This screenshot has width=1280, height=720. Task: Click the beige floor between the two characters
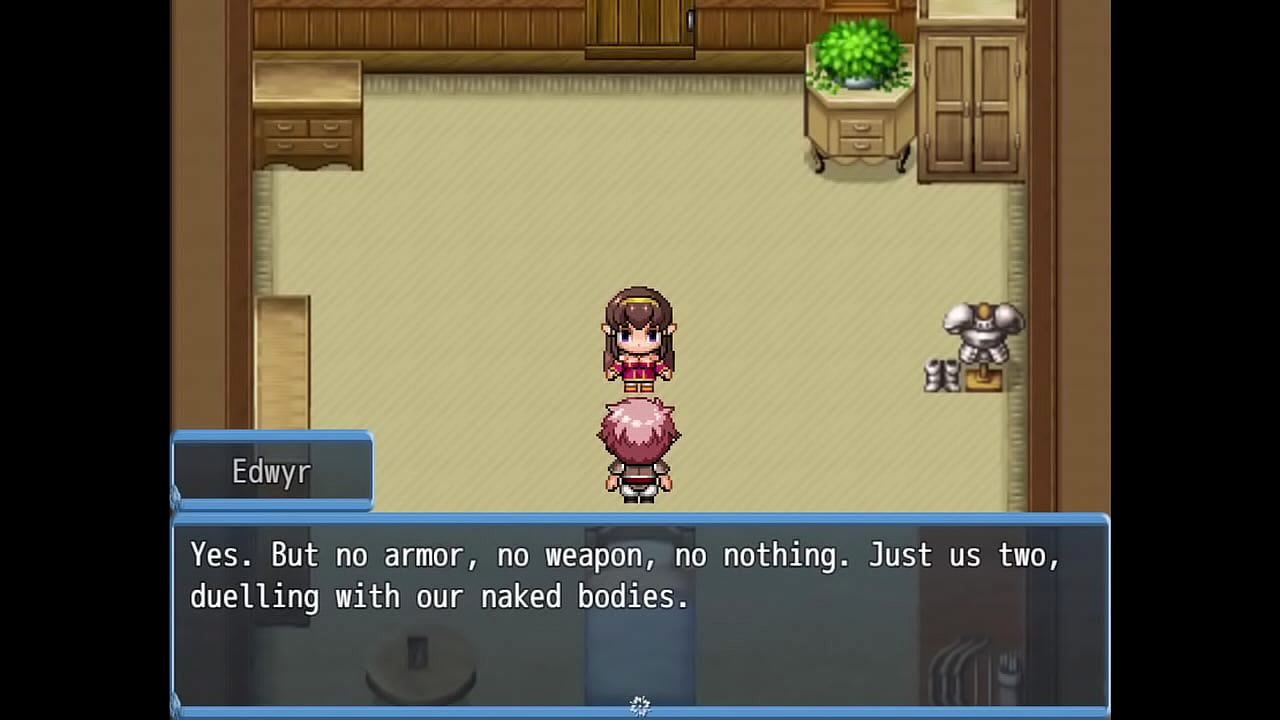(640, 395)
